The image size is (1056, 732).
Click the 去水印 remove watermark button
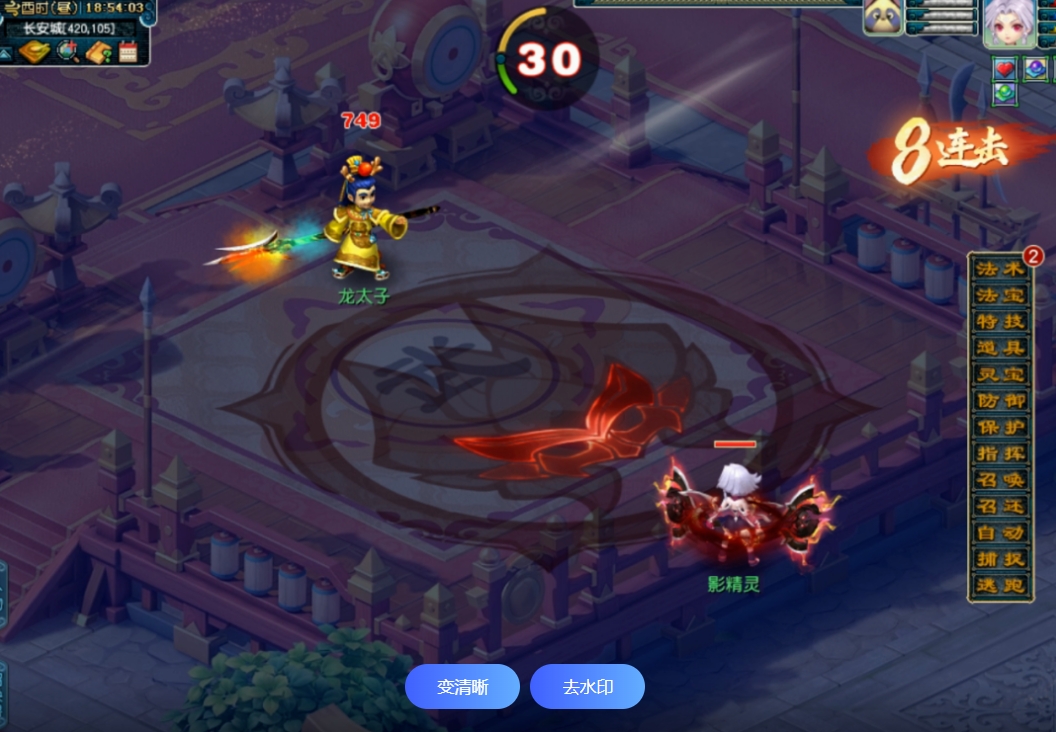pyautogui.click(x=587, y=687)
